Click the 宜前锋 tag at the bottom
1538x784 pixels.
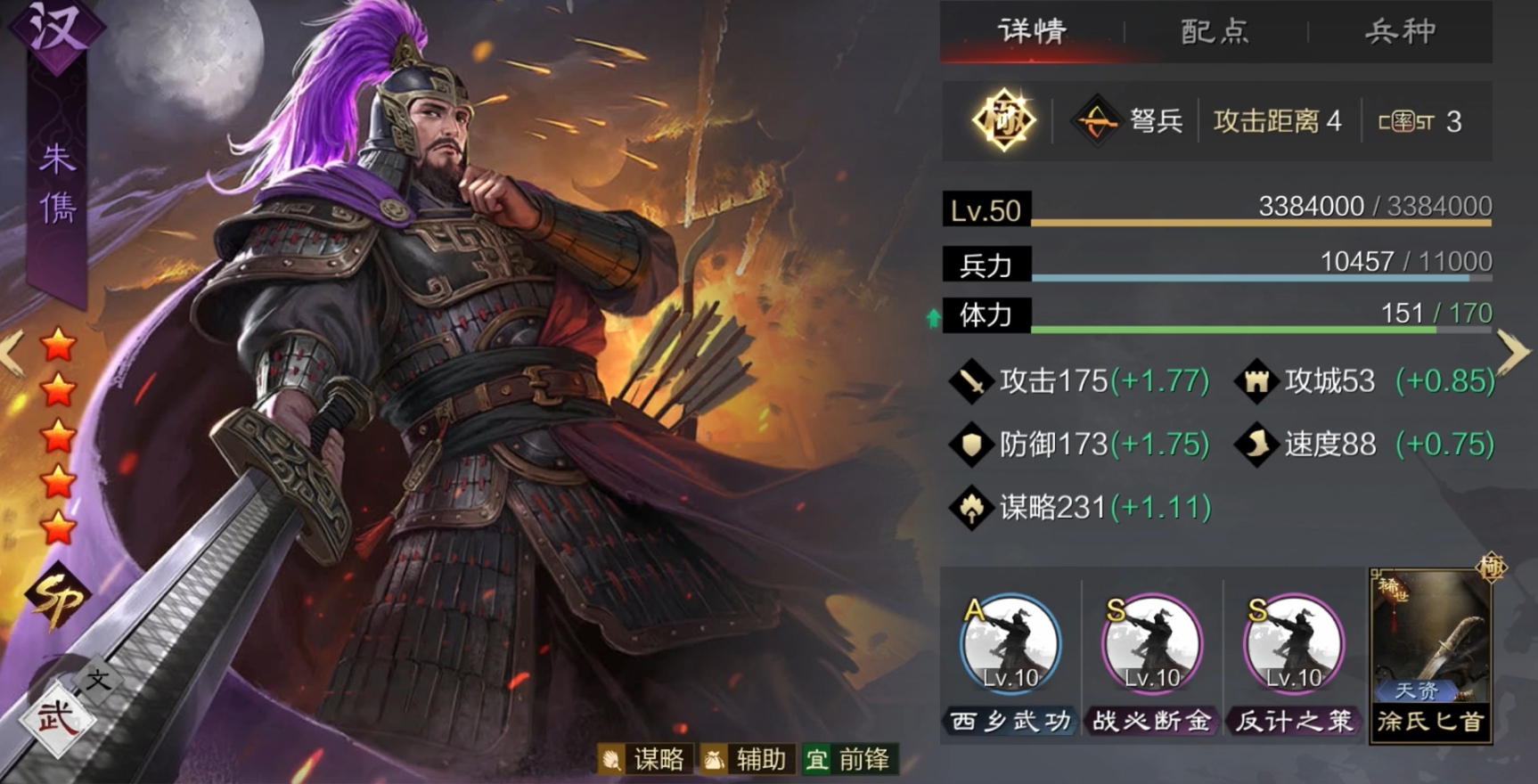click(847, 760)
